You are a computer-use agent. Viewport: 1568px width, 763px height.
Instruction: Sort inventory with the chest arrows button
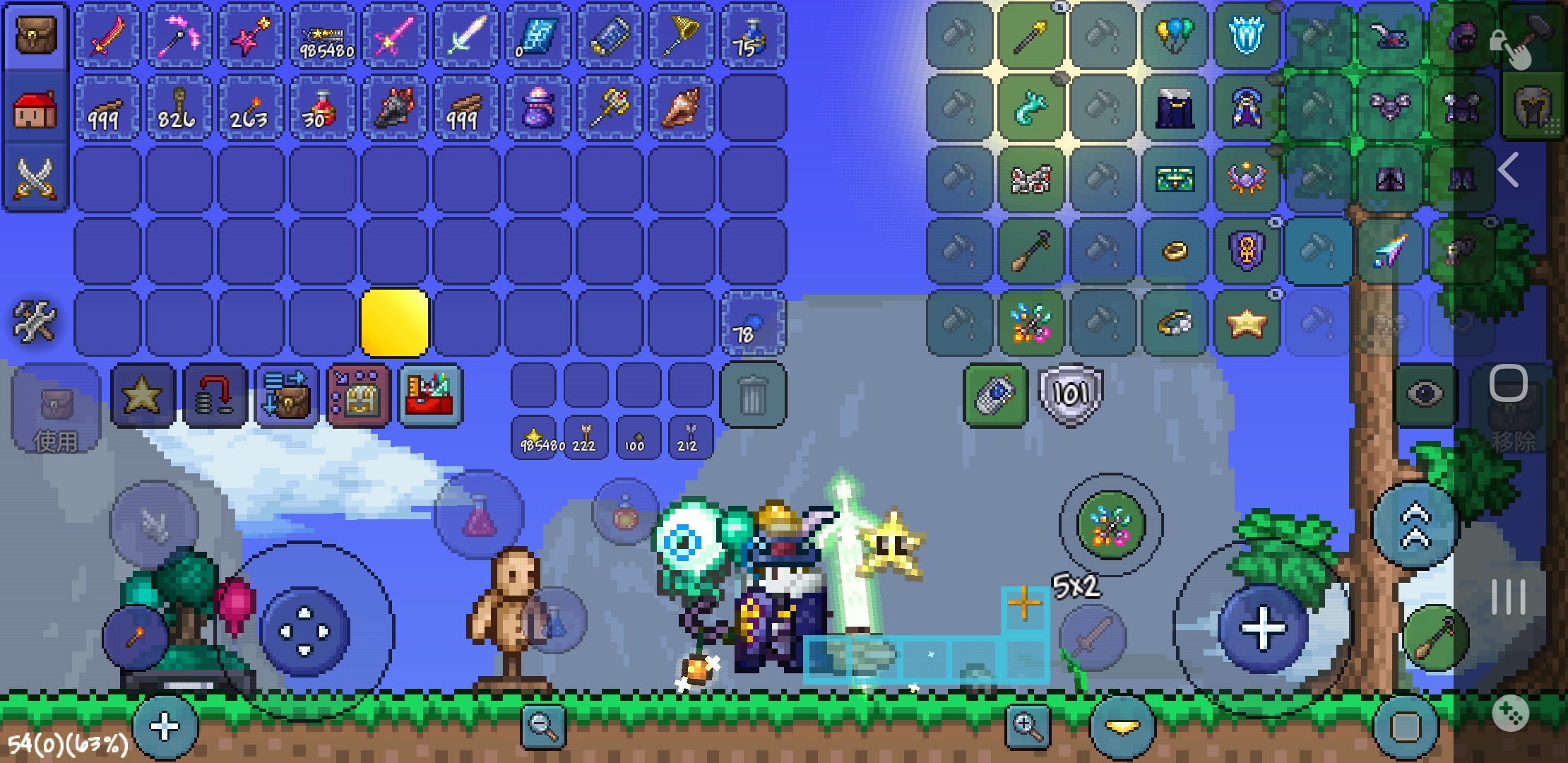coord(286,395)
